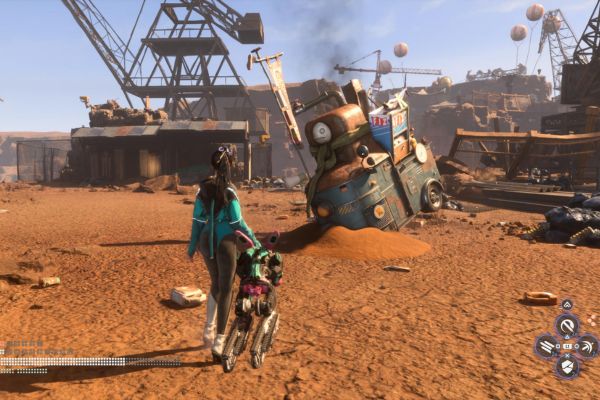Viewport: 600px width, 400px height.
Task: Activate the top sword-slash skill icon
Action: [567, 324]
